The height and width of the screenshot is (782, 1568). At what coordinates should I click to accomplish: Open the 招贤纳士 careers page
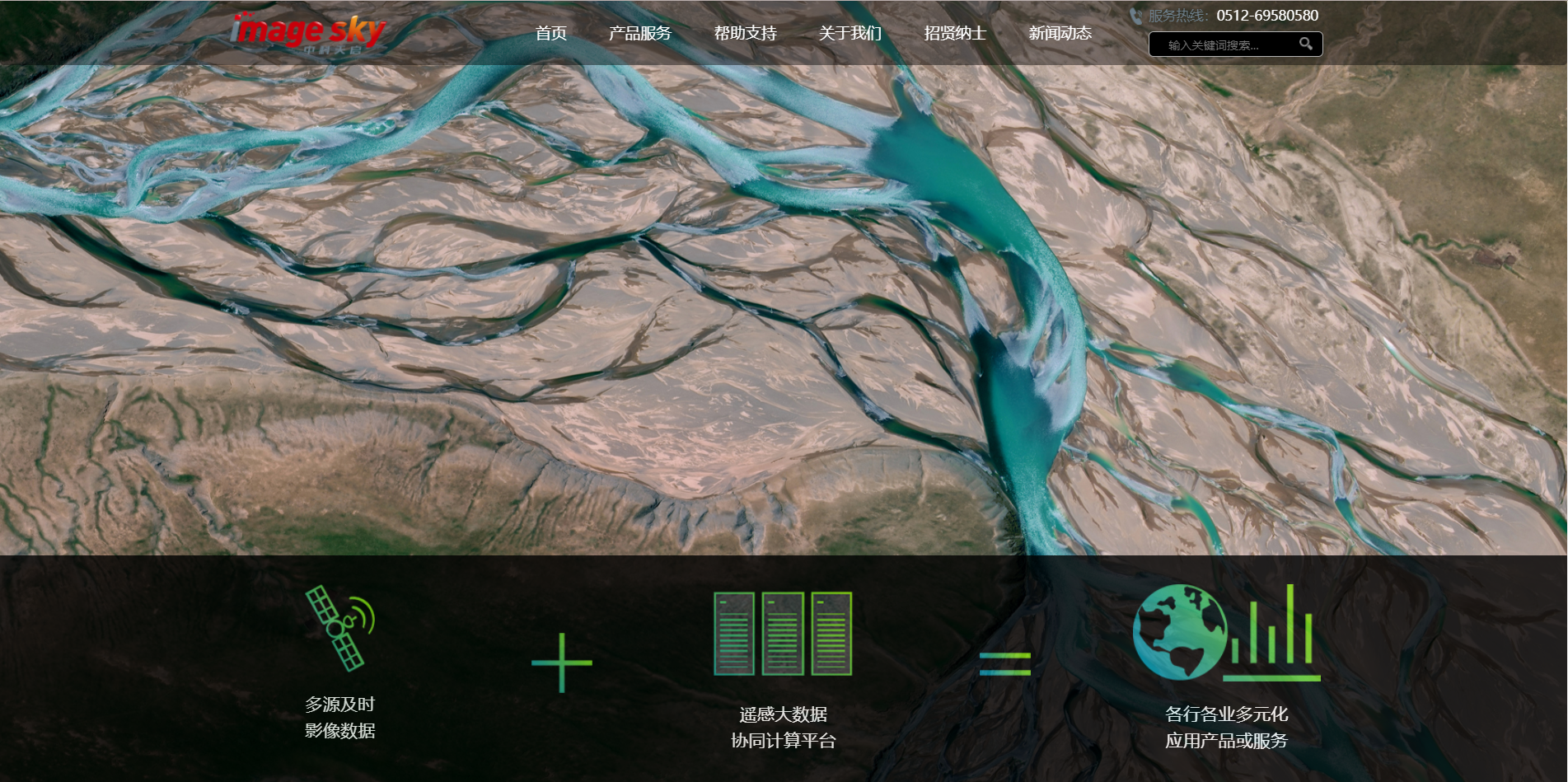(x=954, y=33)
